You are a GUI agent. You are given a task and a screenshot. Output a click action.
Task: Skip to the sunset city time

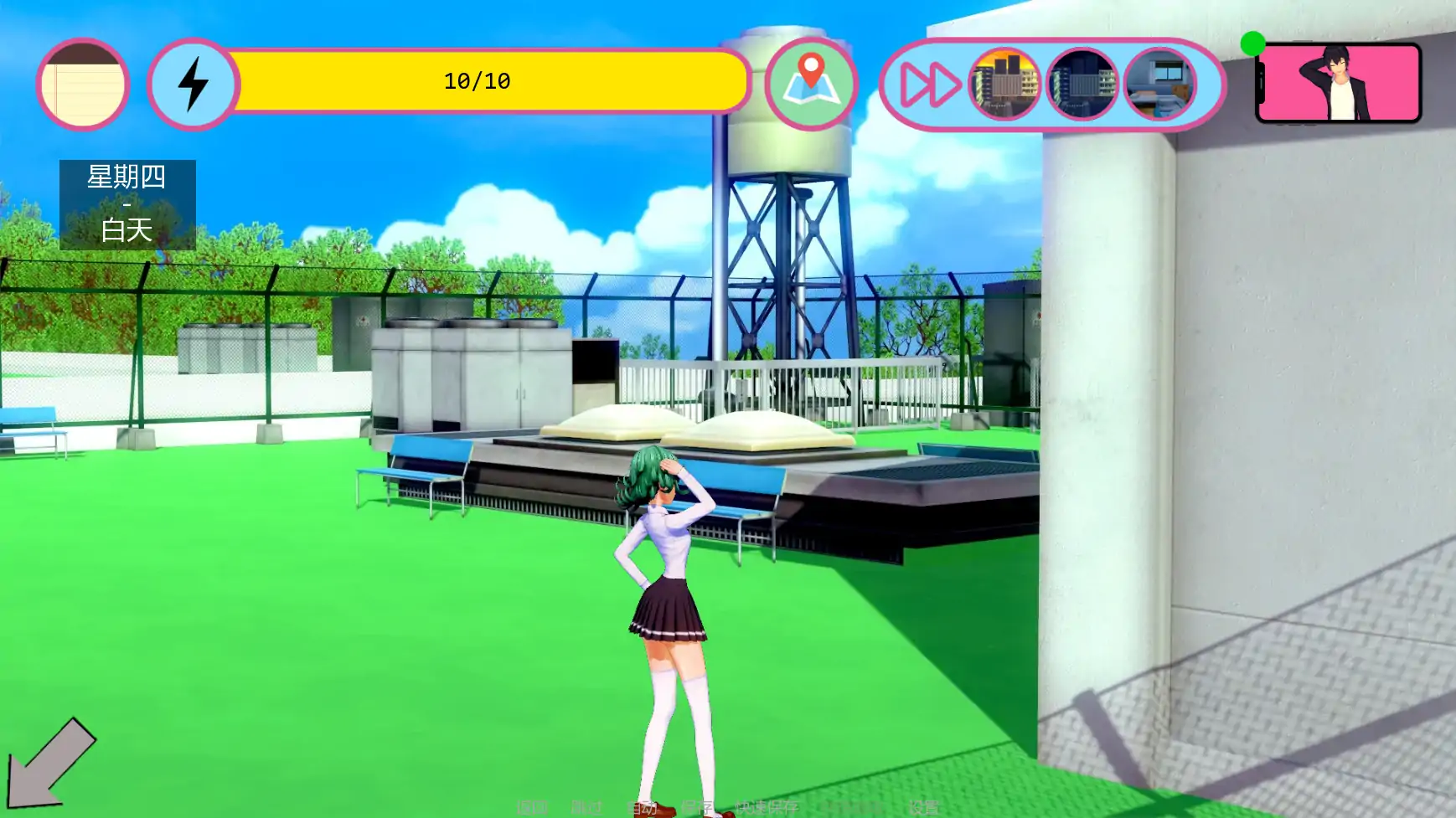pyautogui.click(x=1004, y=85)
